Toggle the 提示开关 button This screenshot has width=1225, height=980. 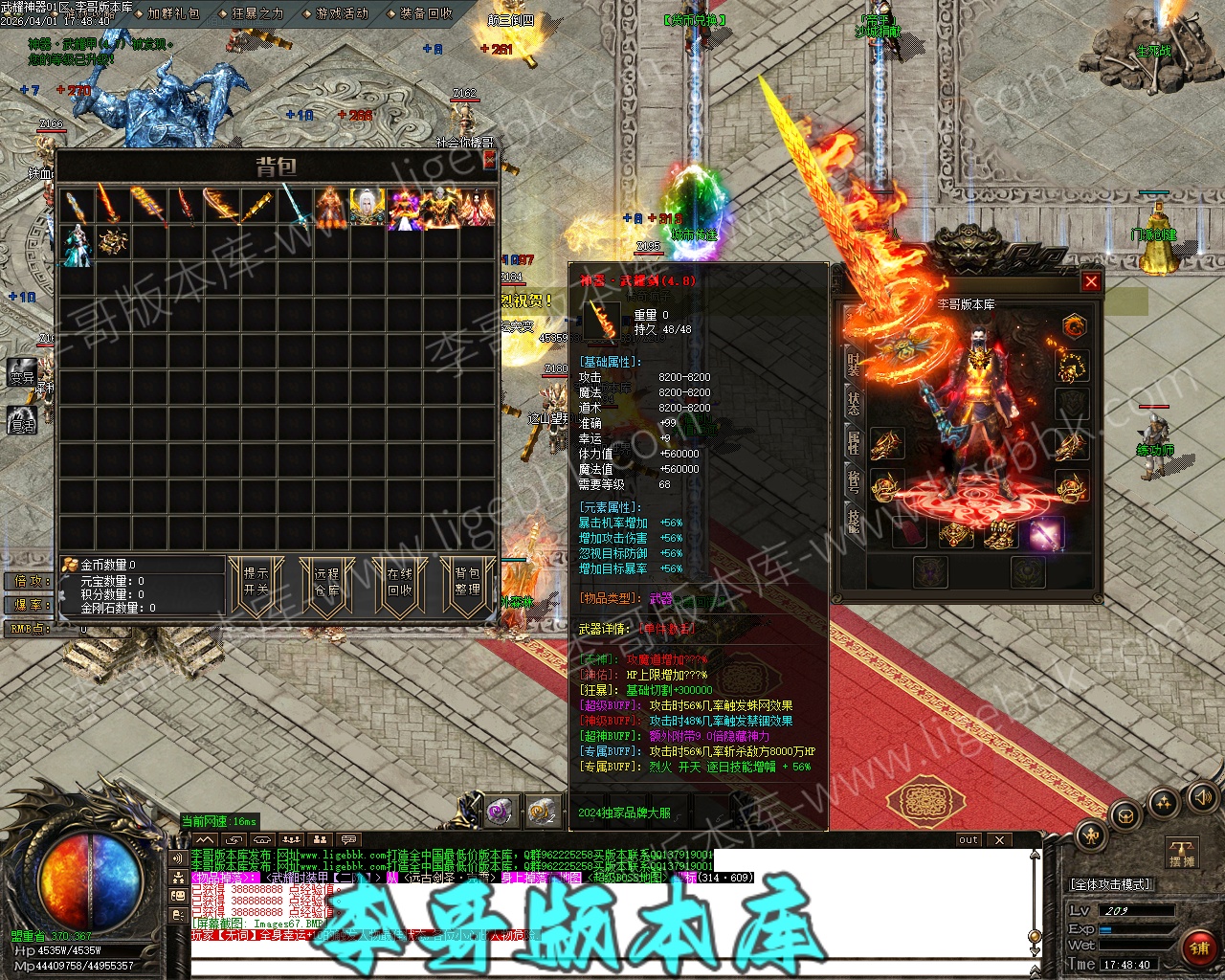(x=256, y=581)
